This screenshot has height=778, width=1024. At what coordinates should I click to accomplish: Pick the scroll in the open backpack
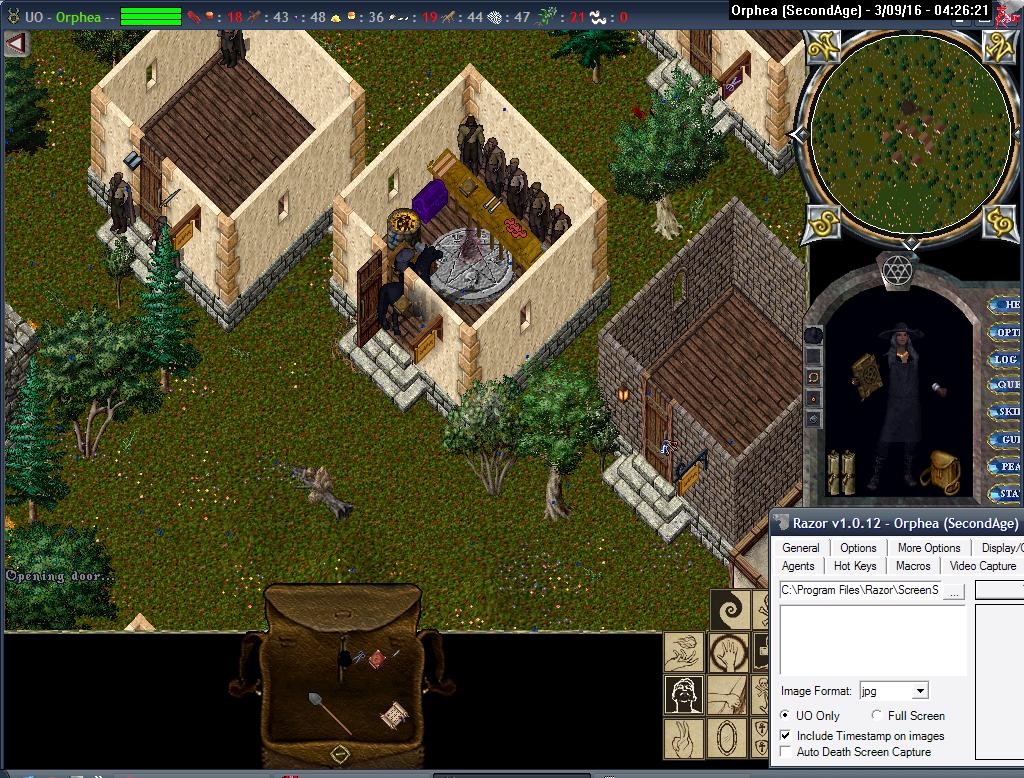point(395,716)
